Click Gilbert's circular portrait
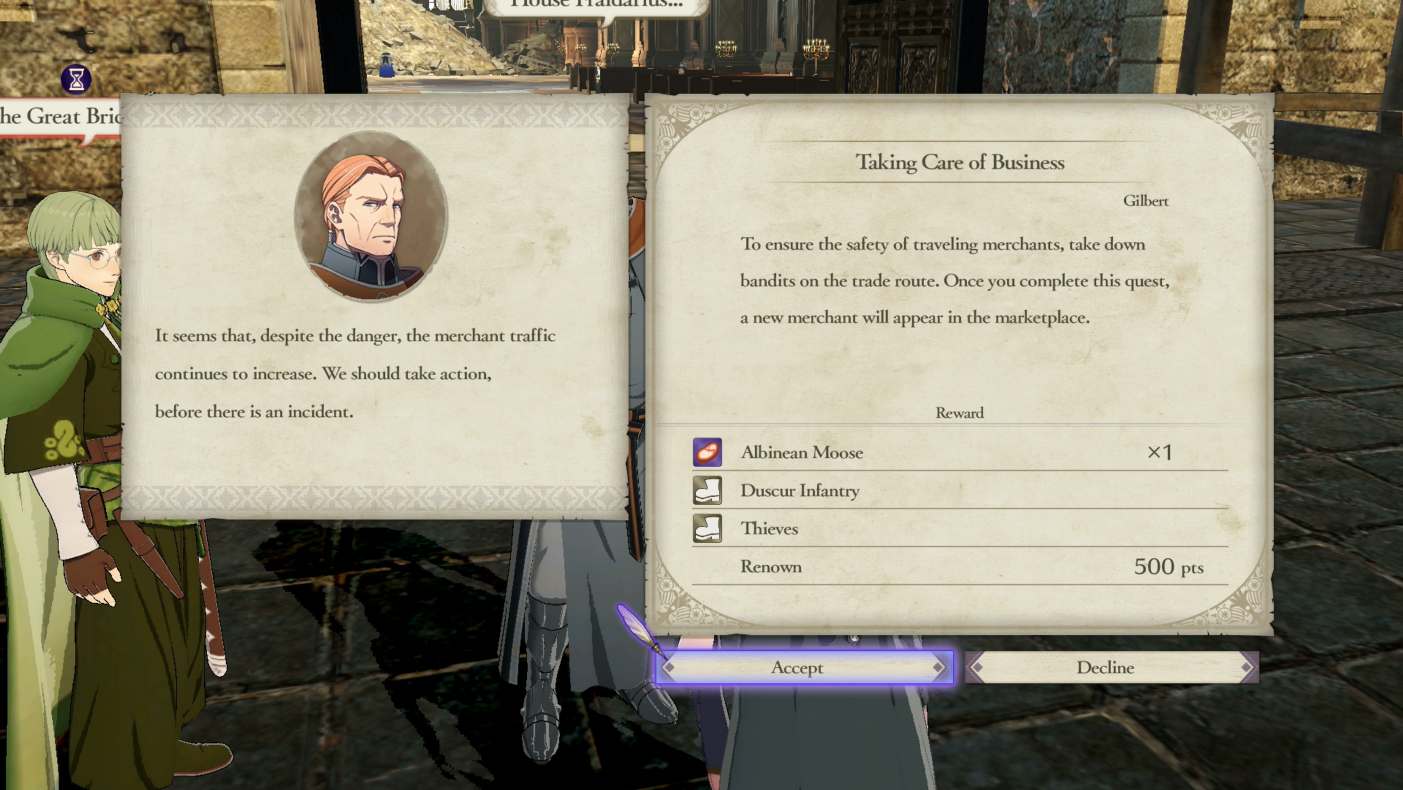 pyautogui.click(x=372, y=215)
